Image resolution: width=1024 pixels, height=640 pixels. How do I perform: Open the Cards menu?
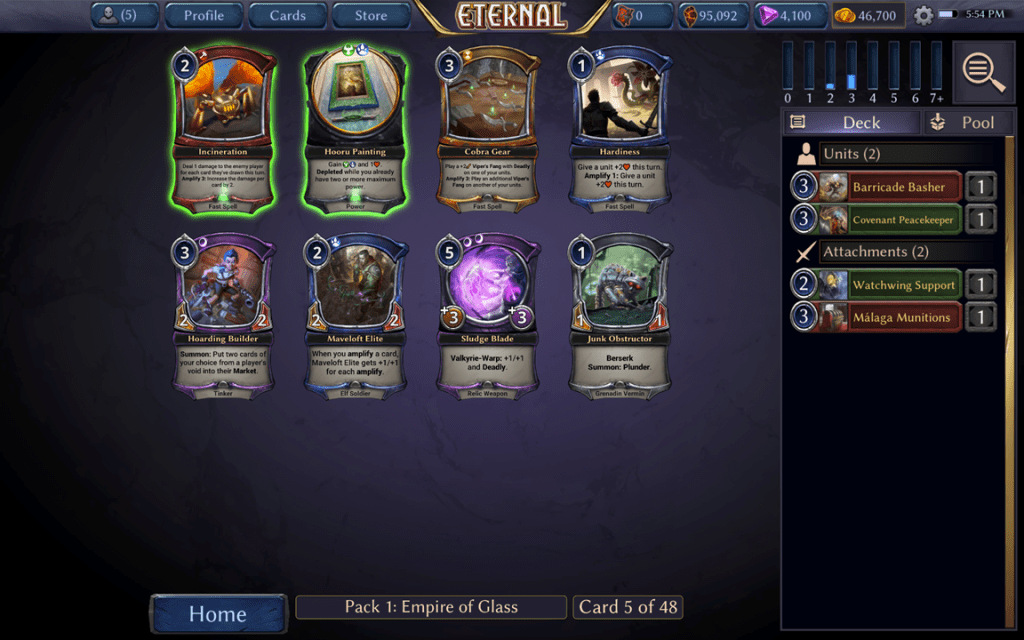pos(287,15)
